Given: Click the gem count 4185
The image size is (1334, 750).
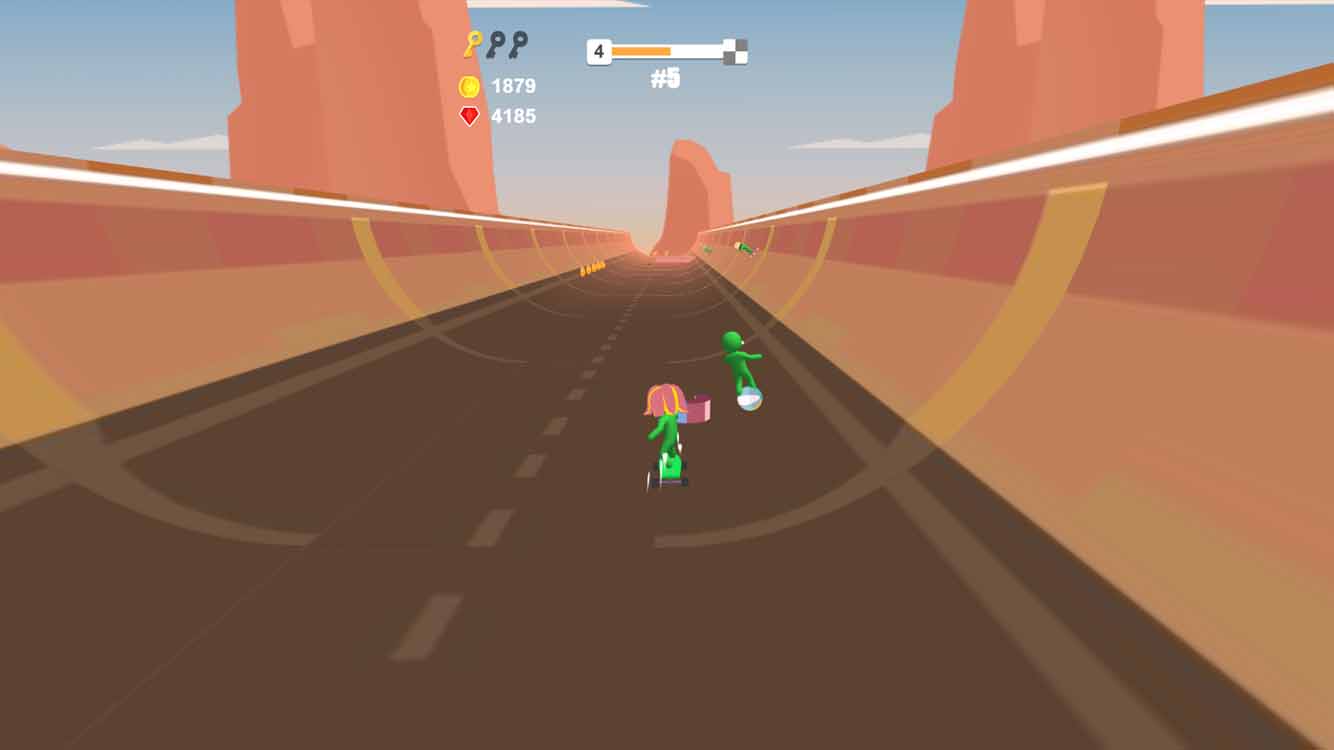Looking at the screenshot, I should coord(512,117).
